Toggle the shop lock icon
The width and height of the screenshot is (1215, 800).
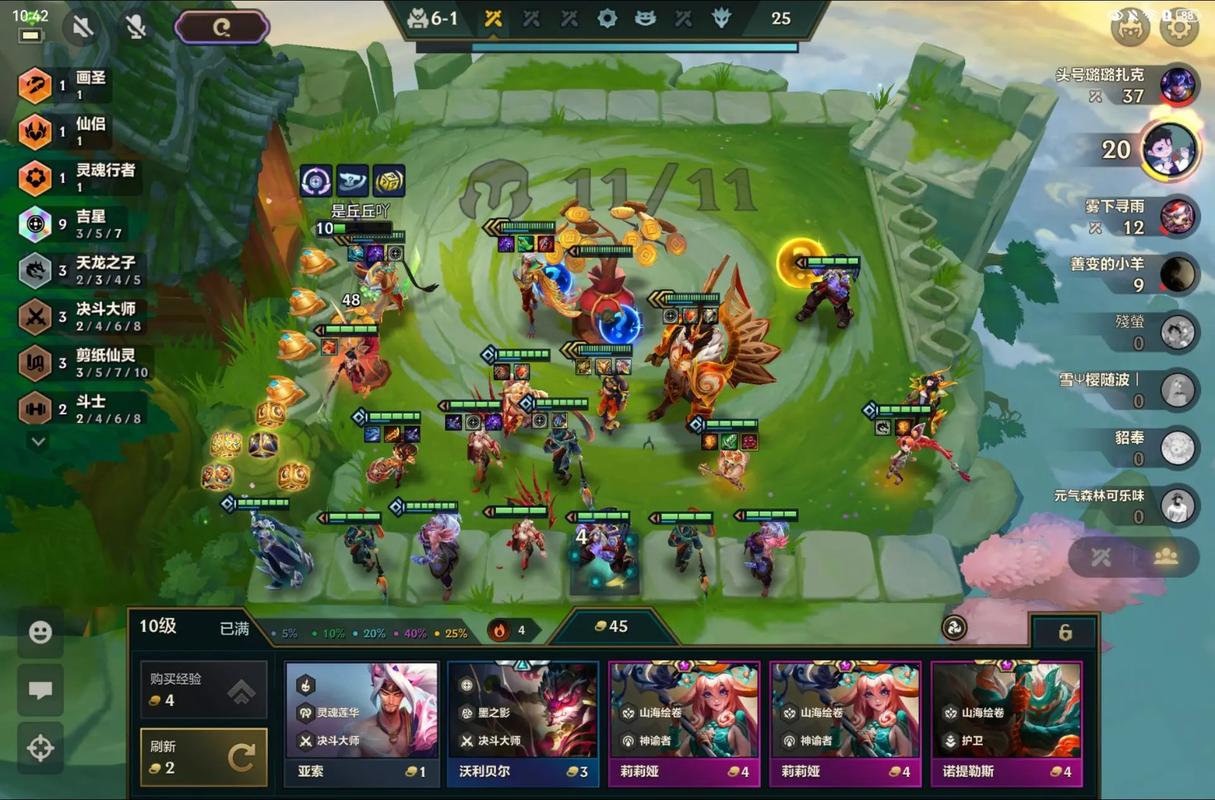1065,632
